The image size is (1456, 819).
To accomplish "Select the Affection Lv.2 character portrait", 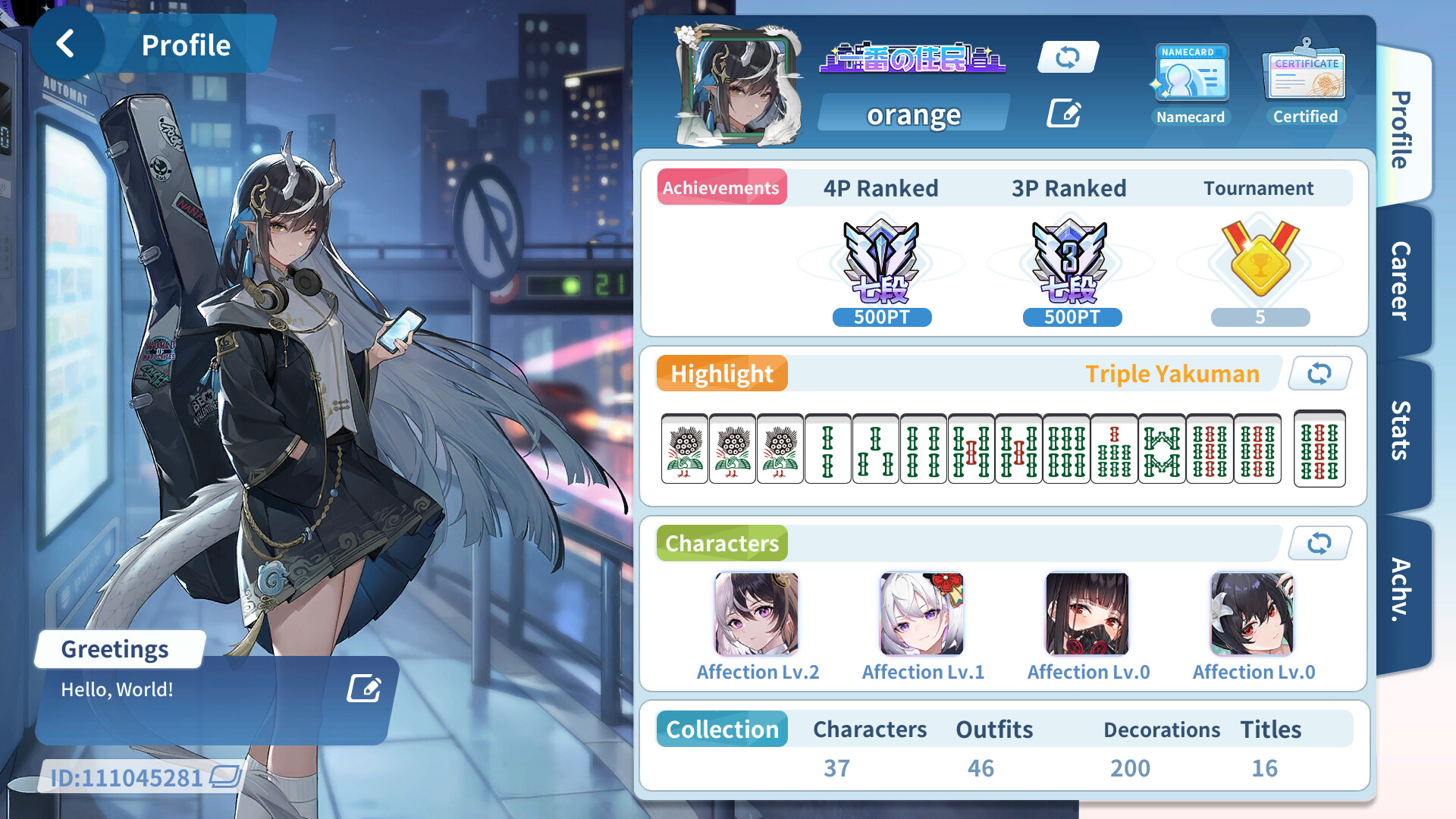I will click(x=756, y=614).
